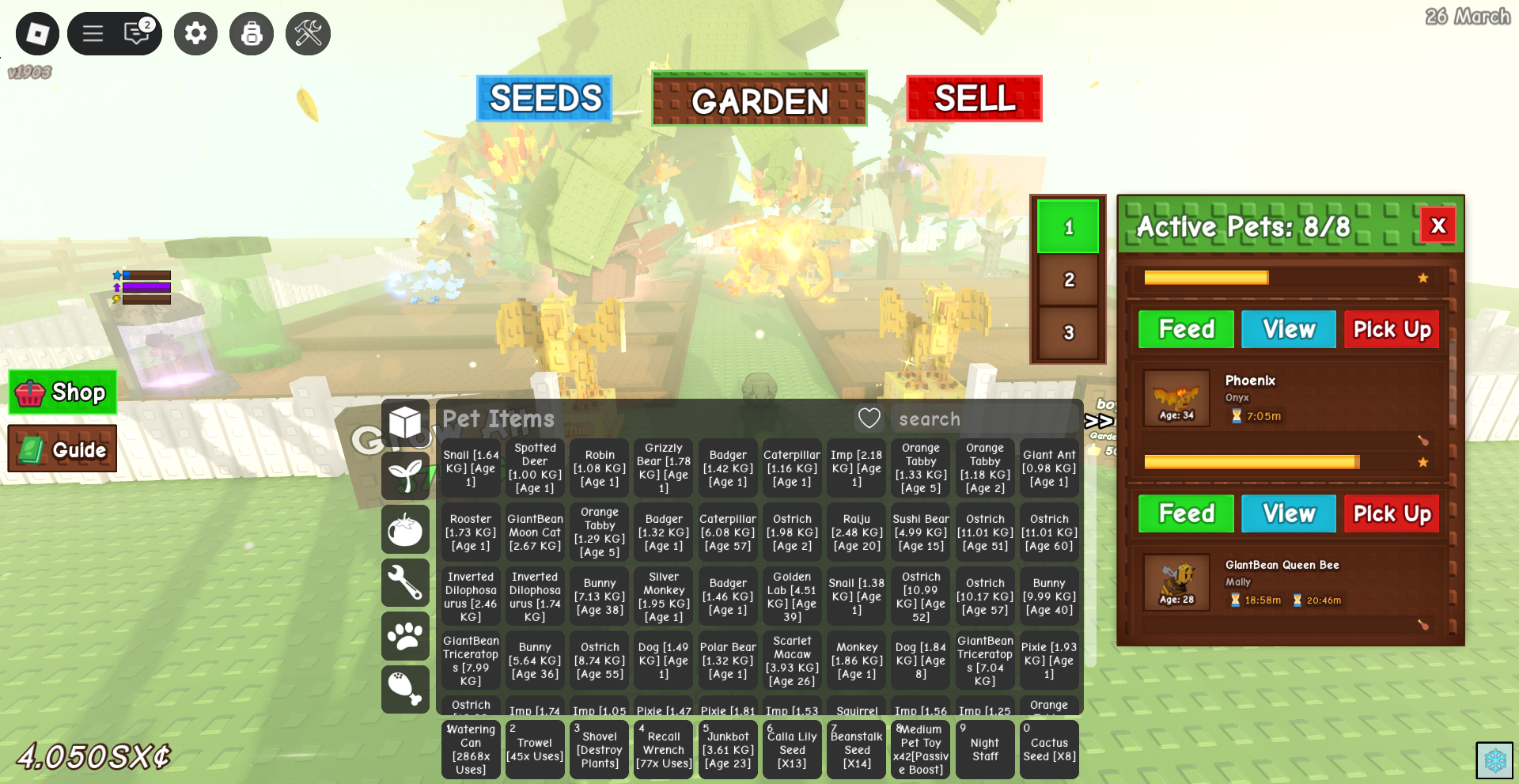Equip the Recall Wrench from hotbar
1519x784 pixels.
(x=663, y=749)
